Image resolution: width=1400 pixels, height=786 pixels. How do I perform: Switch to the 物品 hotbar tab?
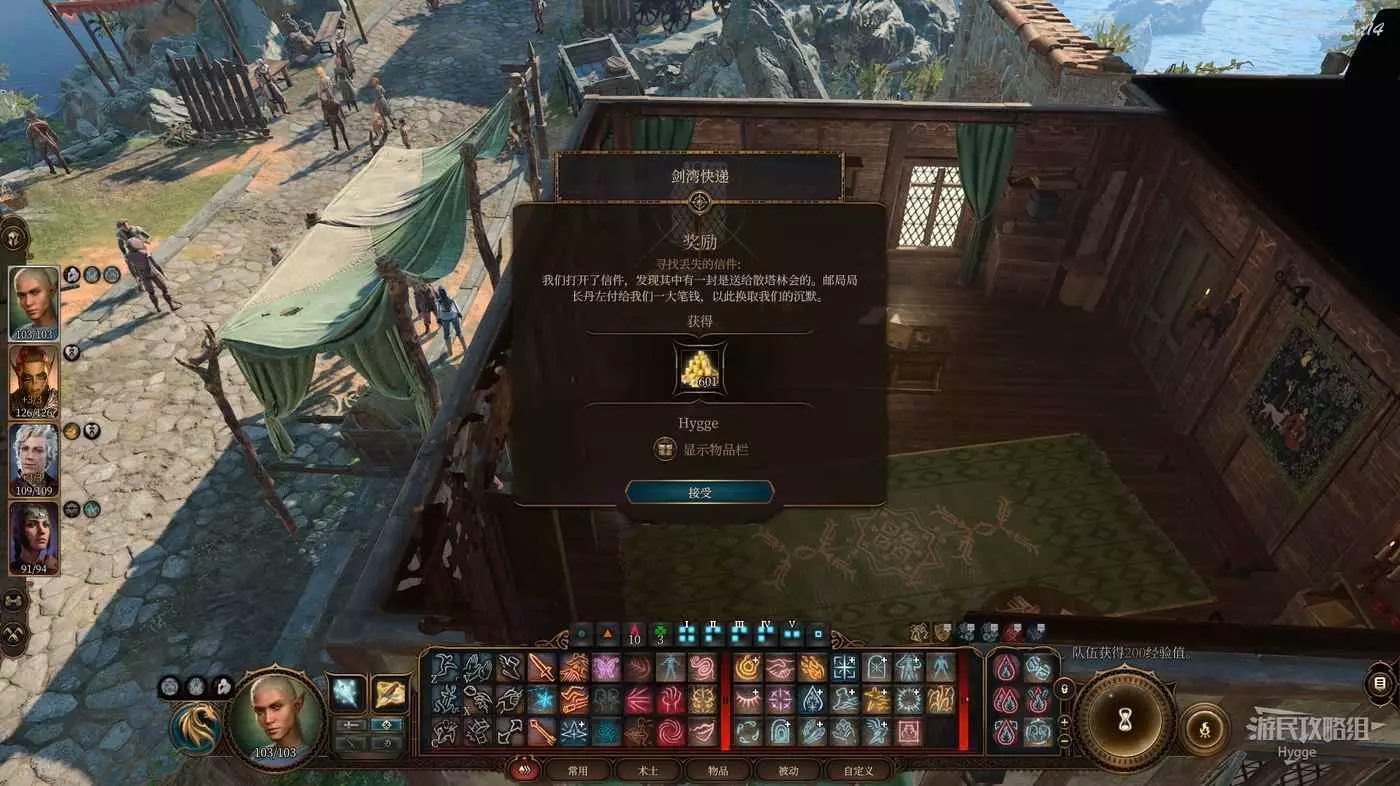click(x=717, y=771)
